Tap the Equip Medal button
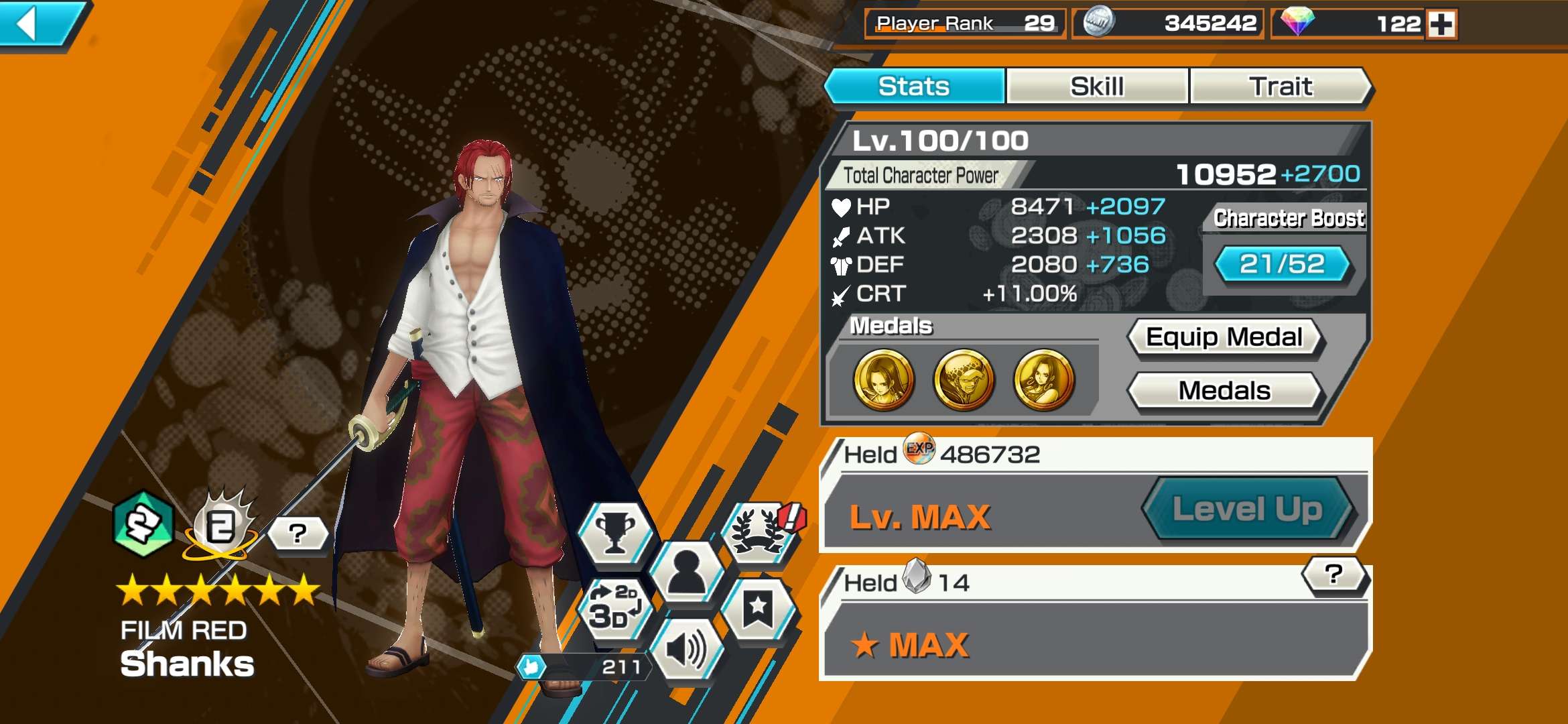Screen dimensions: 1568x724 pos(1224,337)
